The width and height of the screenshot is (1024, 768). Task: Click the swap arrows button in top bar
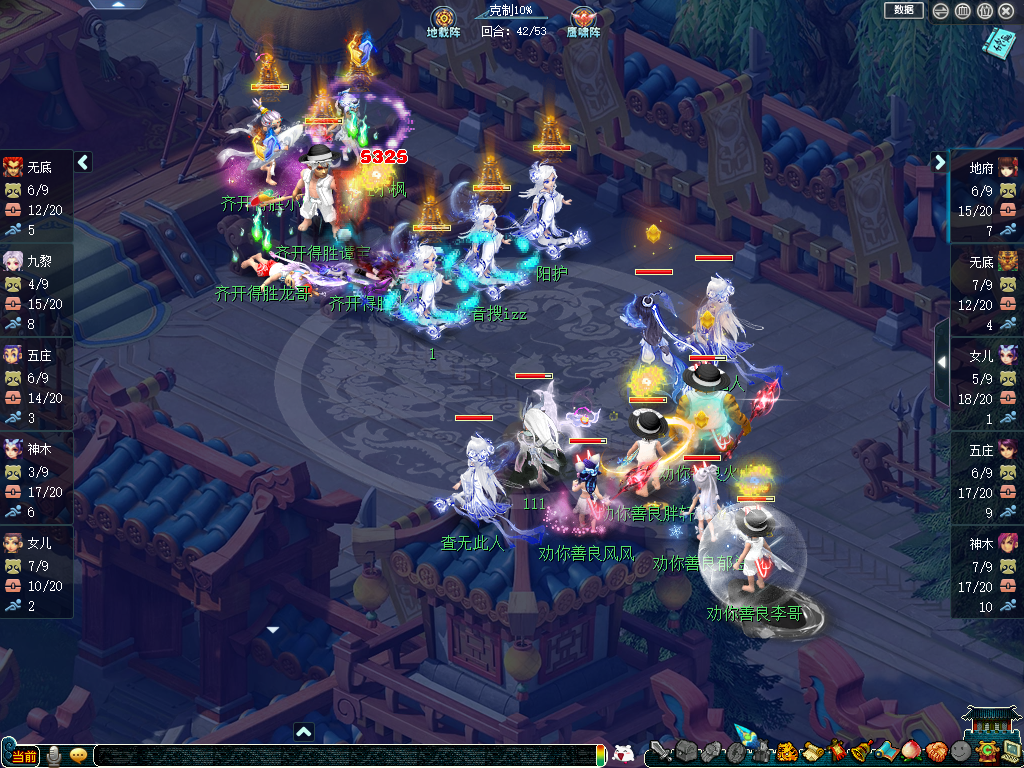click(940, 11)
